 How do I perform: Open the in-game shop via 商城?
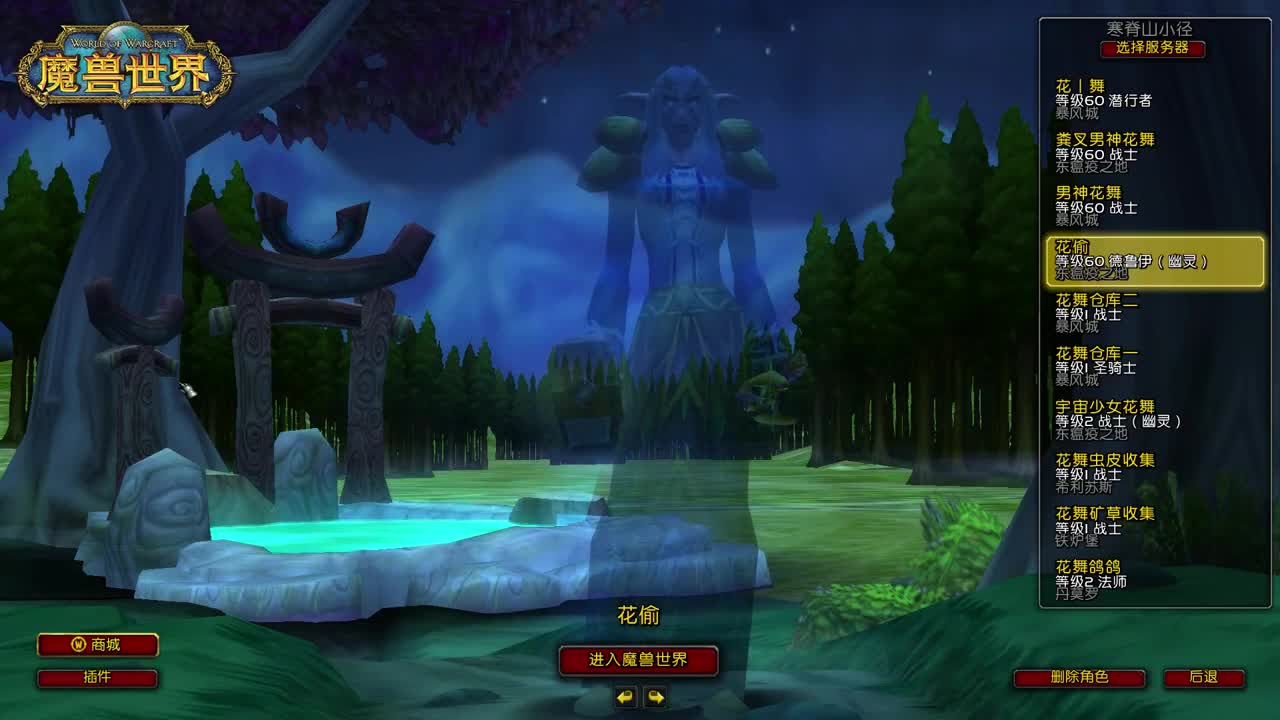[x=96, y=645]
